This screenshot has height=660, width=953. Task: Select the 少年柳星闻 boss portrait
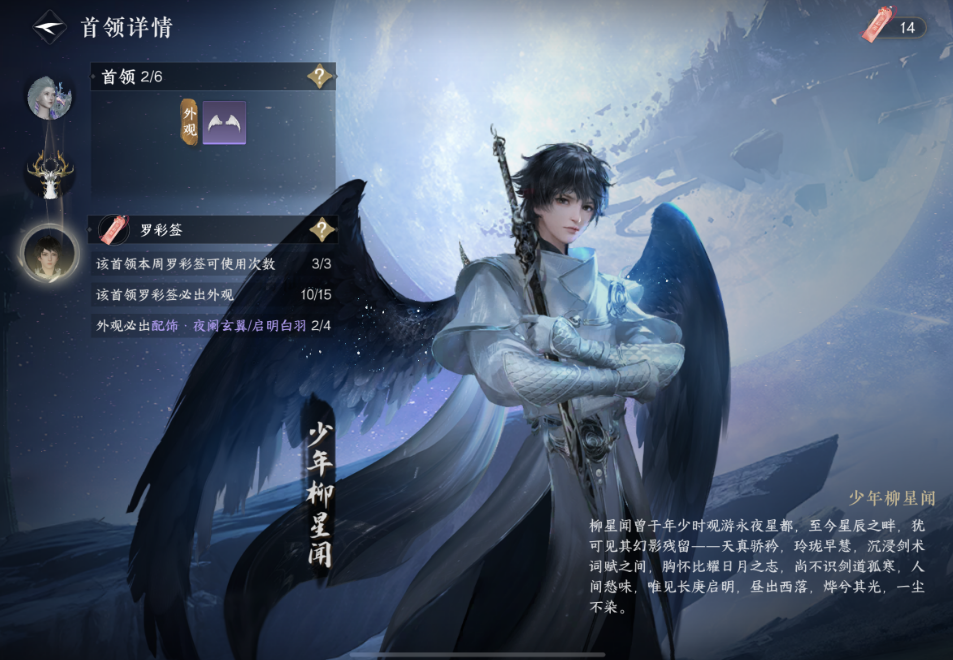49,253
